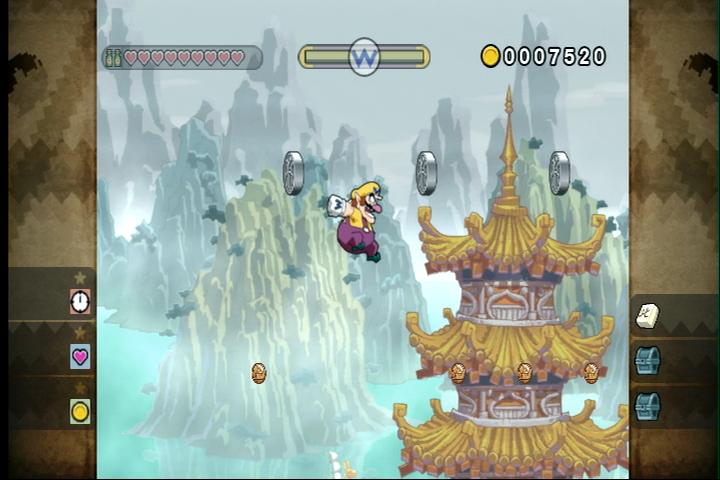
Task: Select the gold coin mission icon
Action: 80,411
